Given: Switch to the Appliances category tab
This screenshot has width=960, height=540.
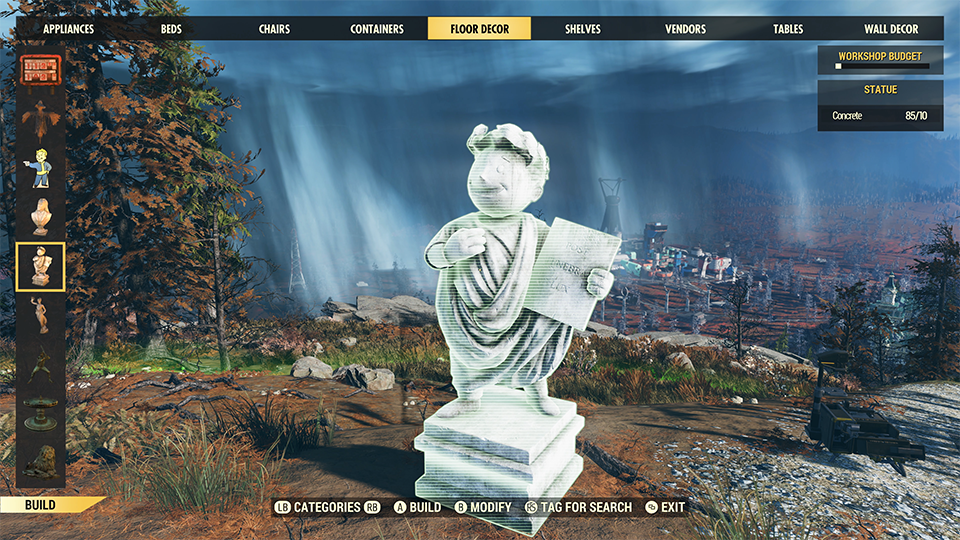Looking at the screenshot, I should click(68, 29).
